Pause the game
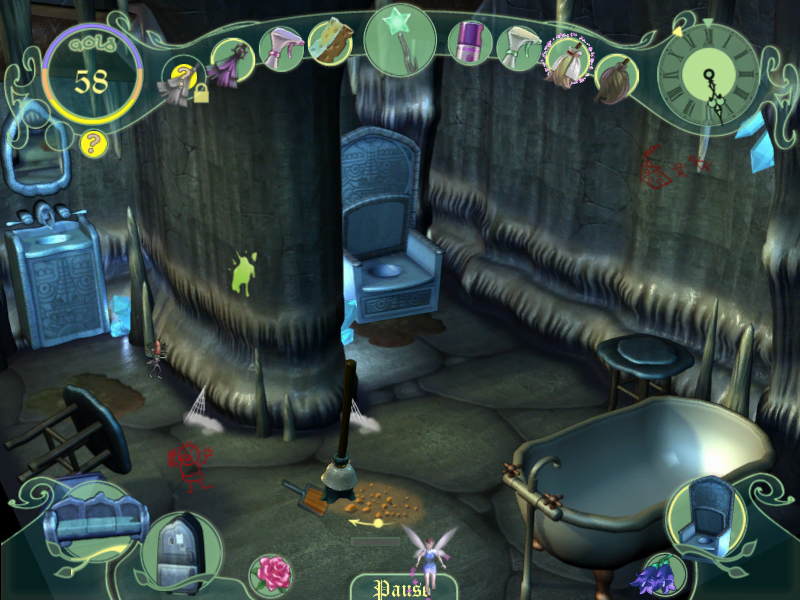The width and height of the screenshot is (800, 600). [399, 587]
